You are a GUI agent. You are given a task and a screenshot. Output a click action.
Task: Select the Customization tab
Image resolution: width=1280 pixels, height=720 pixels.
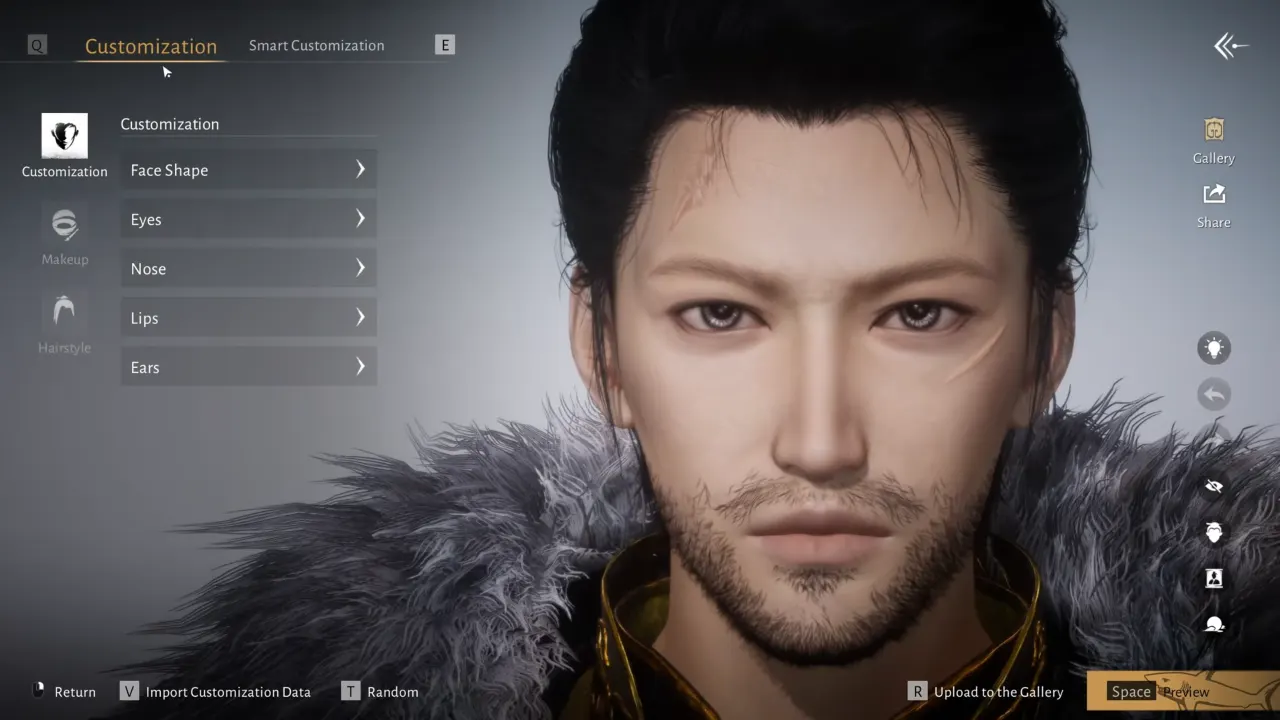click(151, 46)
